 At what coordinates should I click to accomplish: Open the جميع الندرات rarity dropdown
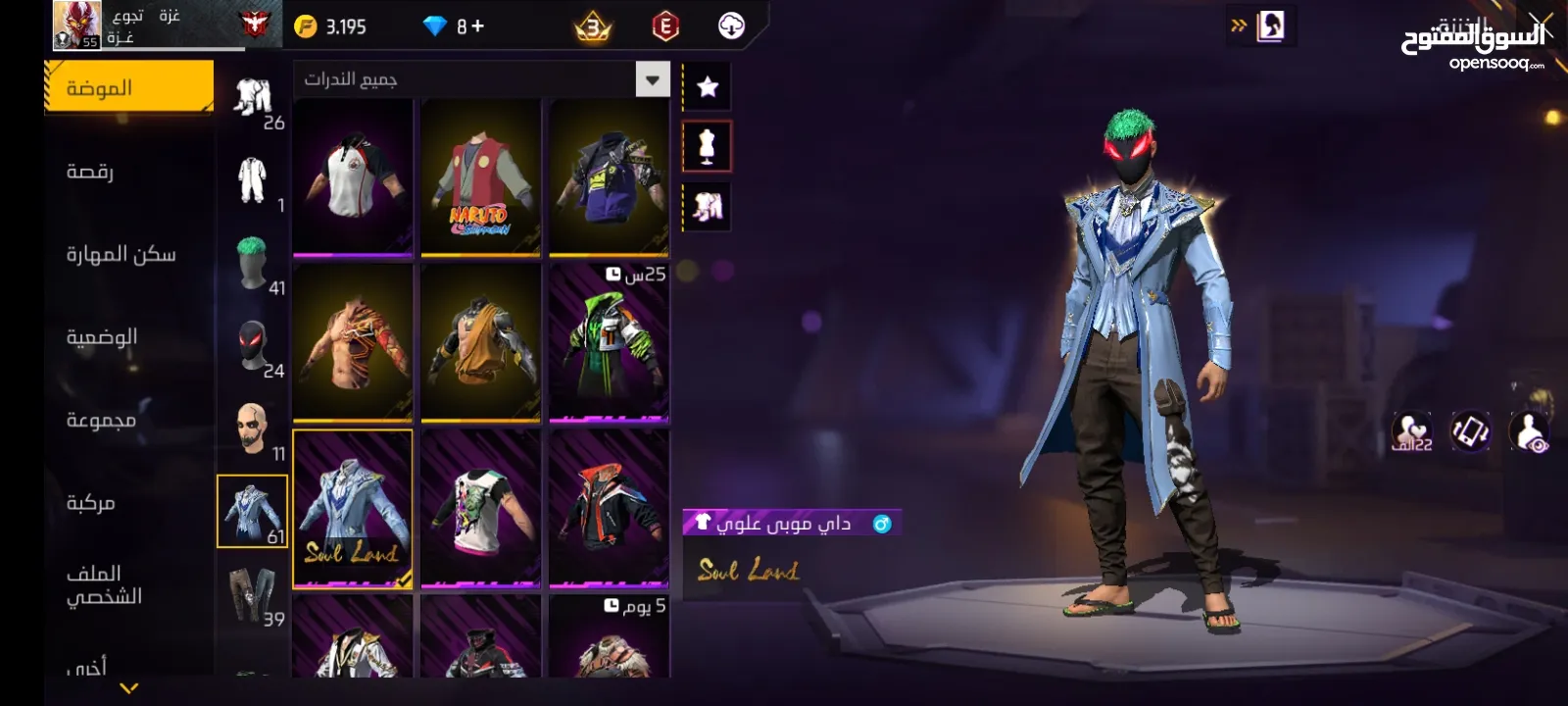point(480,79)
